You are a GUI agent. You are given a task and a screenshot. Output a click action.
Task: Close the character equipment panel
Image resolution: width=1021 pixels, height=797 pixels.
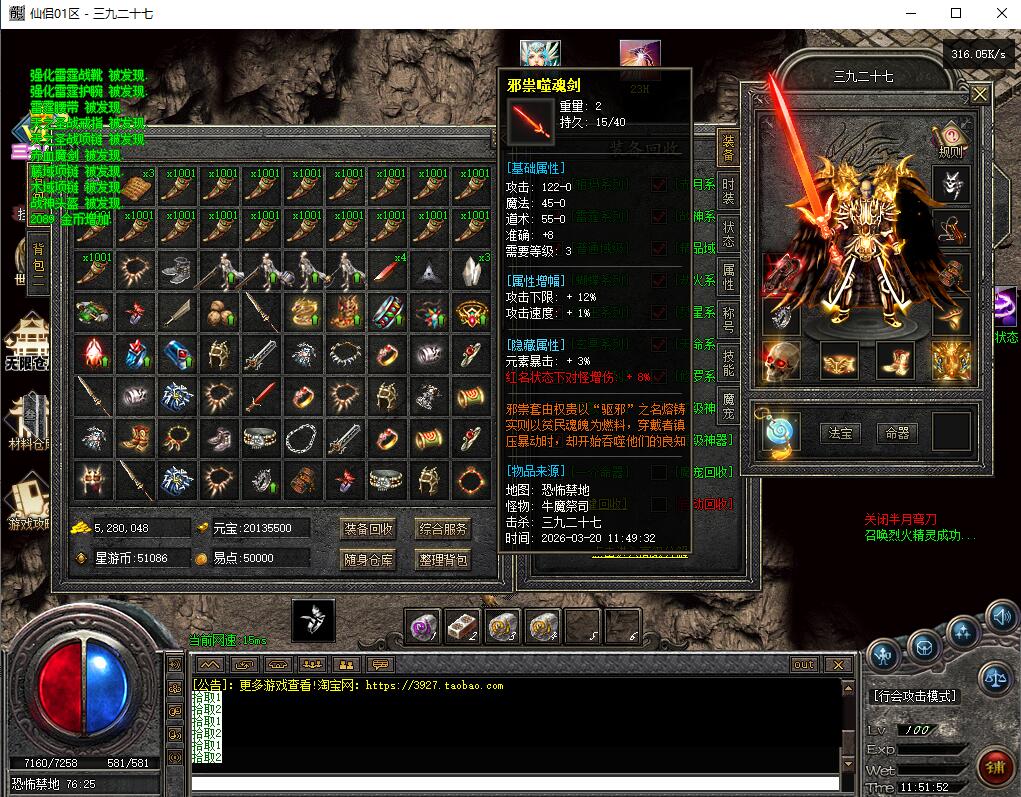coord(980,94)
